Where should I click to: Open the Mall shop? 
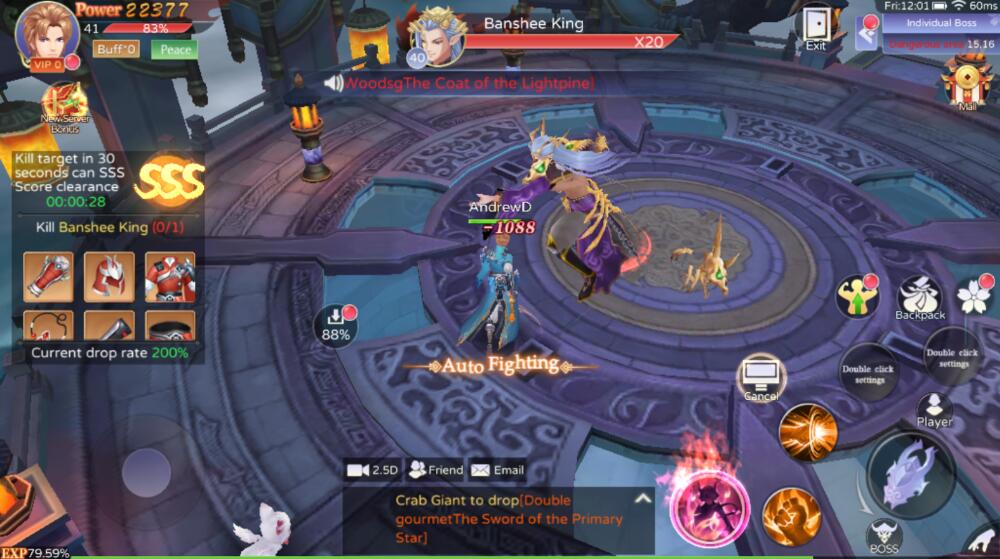tap(967, 79)
